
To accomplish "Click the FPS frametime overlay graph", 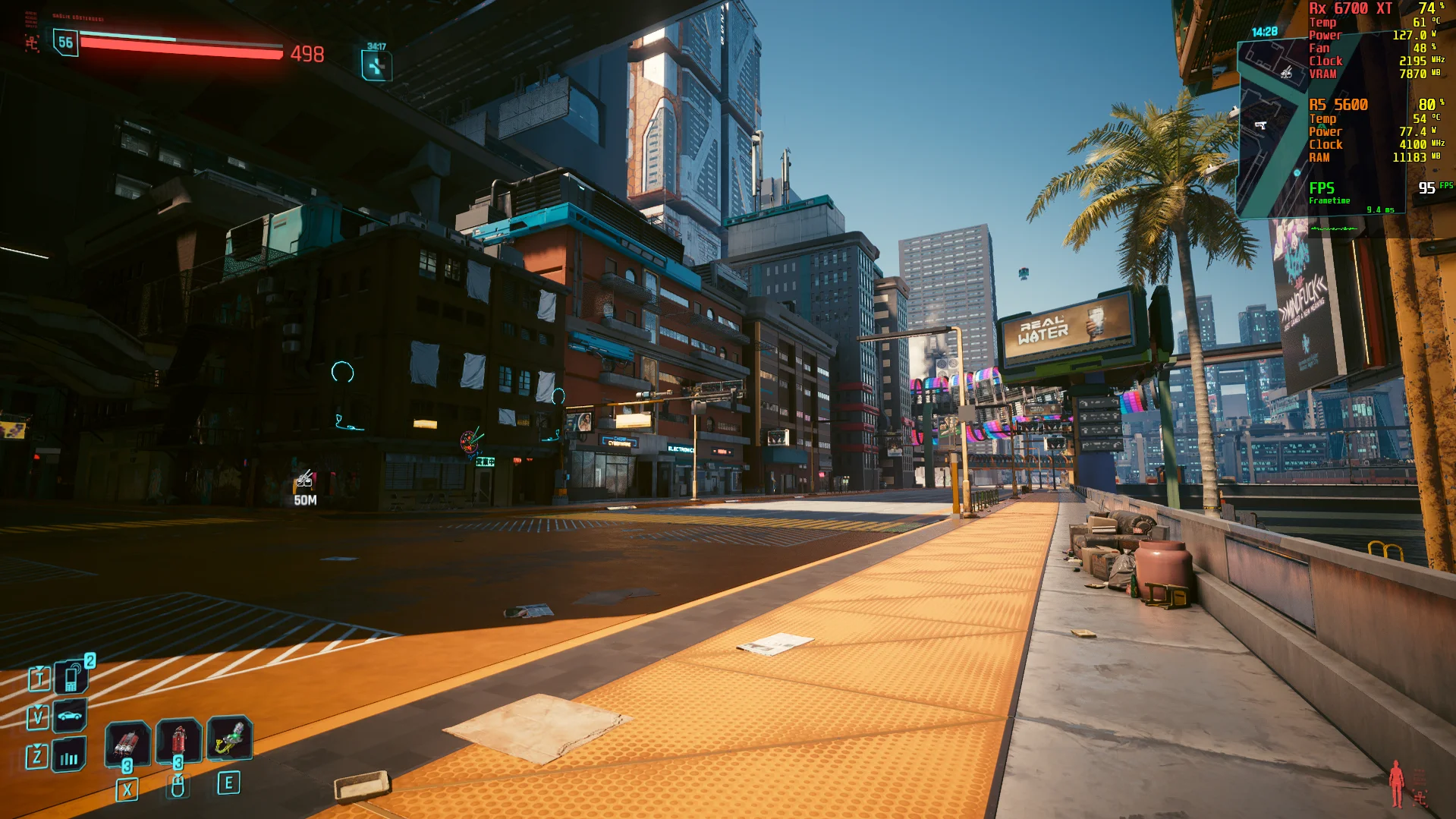I will point(1335,228).
